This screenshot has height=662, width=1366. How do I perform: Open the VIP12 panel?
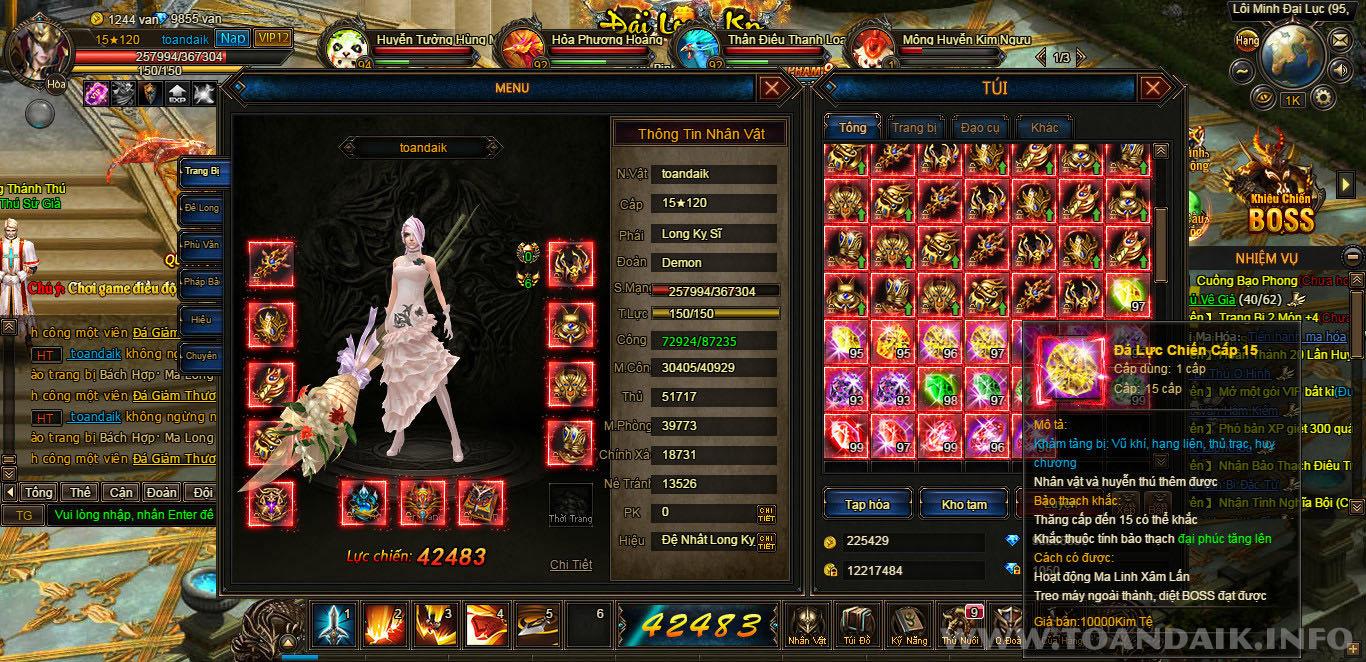click(272, 38)
